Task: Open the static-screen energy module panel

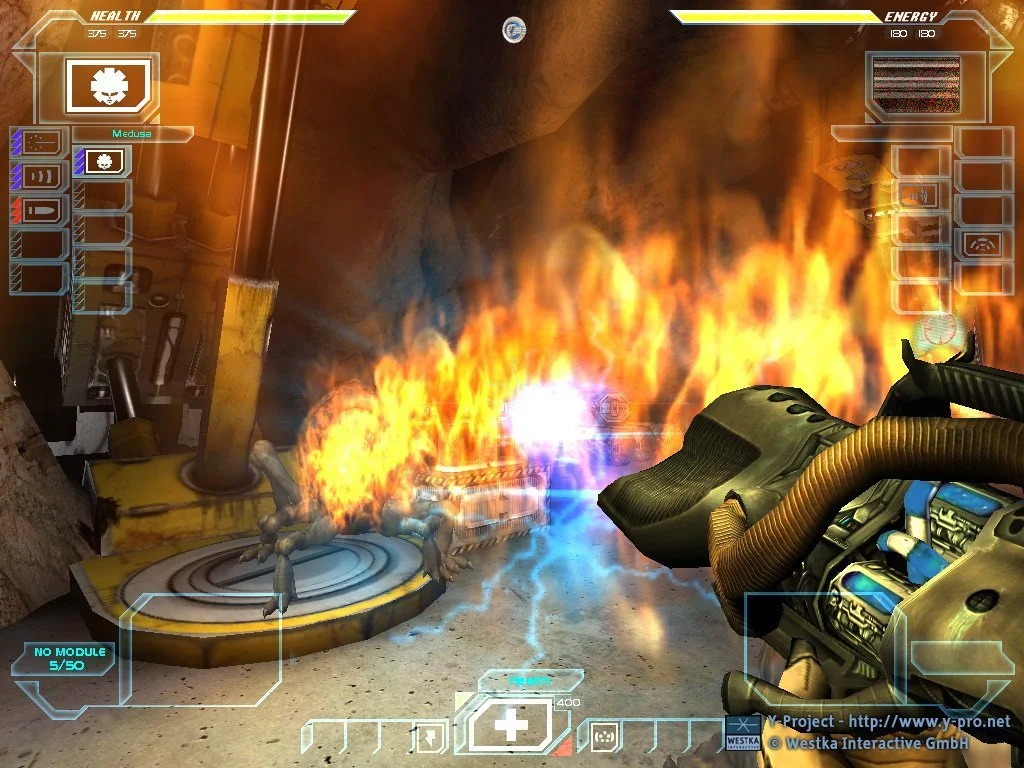Action: [x=916, y=81]
